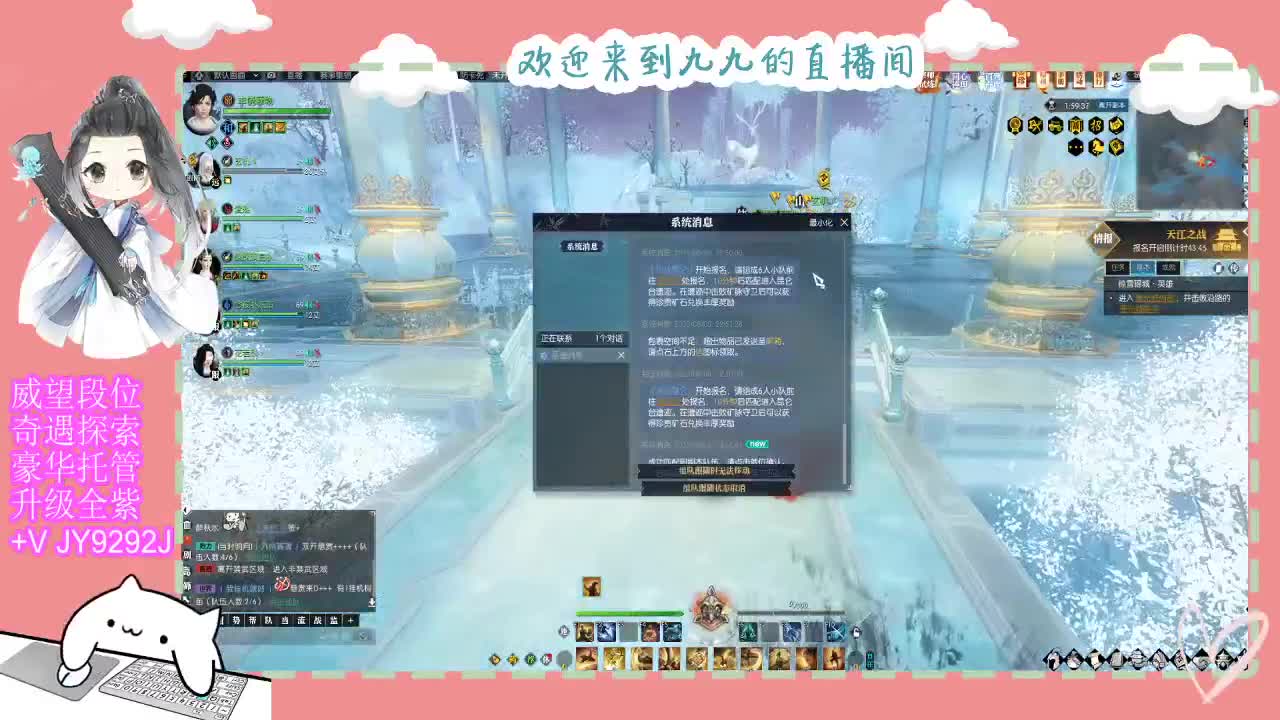The height and width of the screenshot is (720, 1280).
Task: Select a currency icon left of the hotbar
Action: (494, 660)
